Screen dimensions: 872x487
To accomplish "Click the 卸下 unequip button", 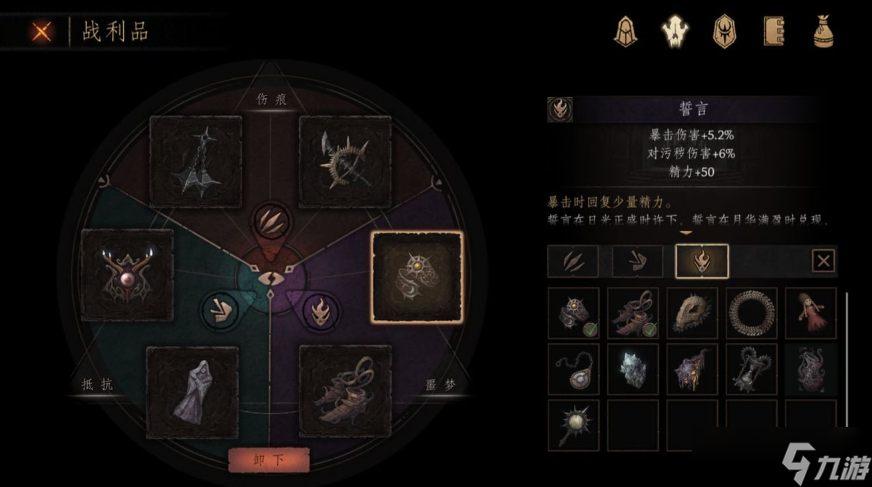I will (268, 459).
